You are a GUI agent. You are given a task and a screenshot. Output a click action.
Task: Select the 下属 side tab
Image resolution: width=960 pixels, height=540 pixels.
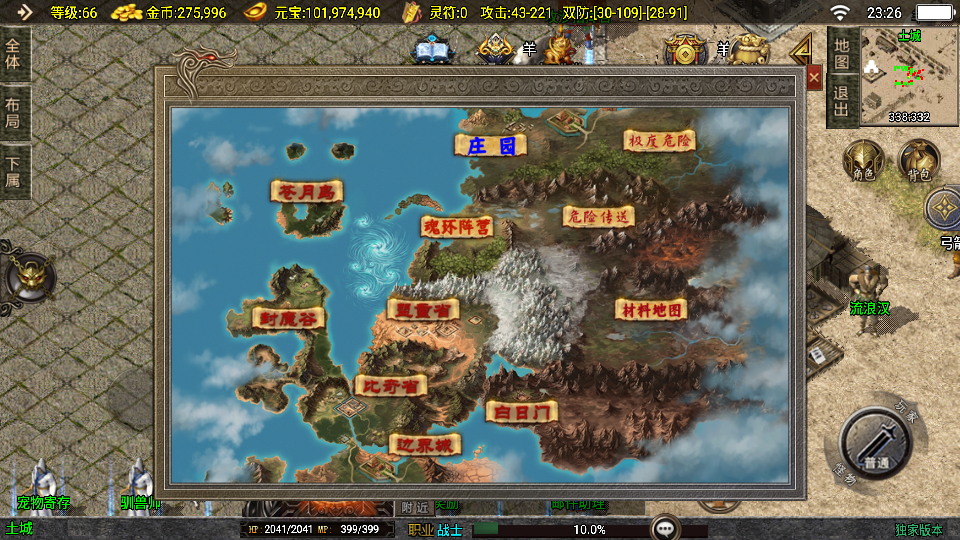click(13, 170)
